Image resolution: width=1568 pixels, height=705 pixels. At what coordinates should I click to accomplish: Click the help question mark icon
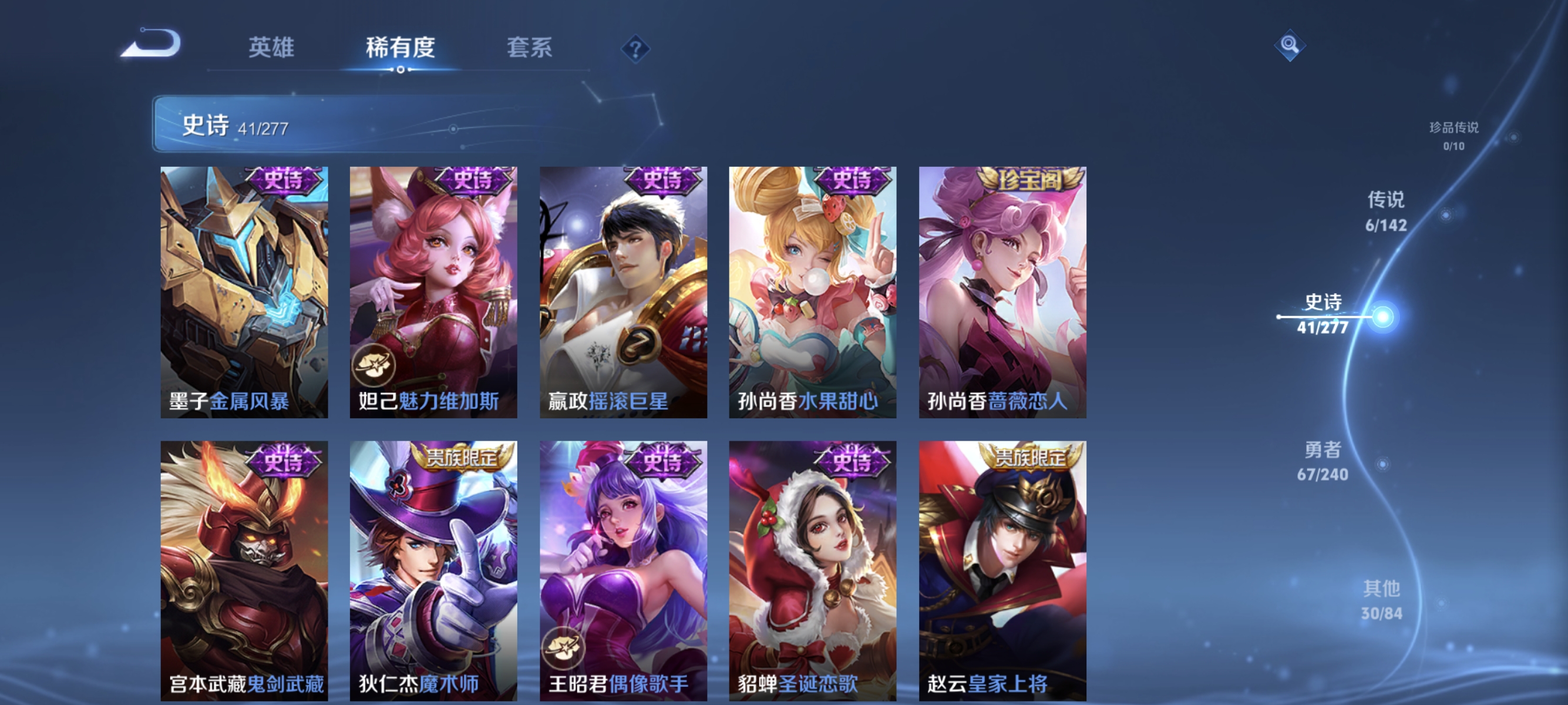(634, 48)
